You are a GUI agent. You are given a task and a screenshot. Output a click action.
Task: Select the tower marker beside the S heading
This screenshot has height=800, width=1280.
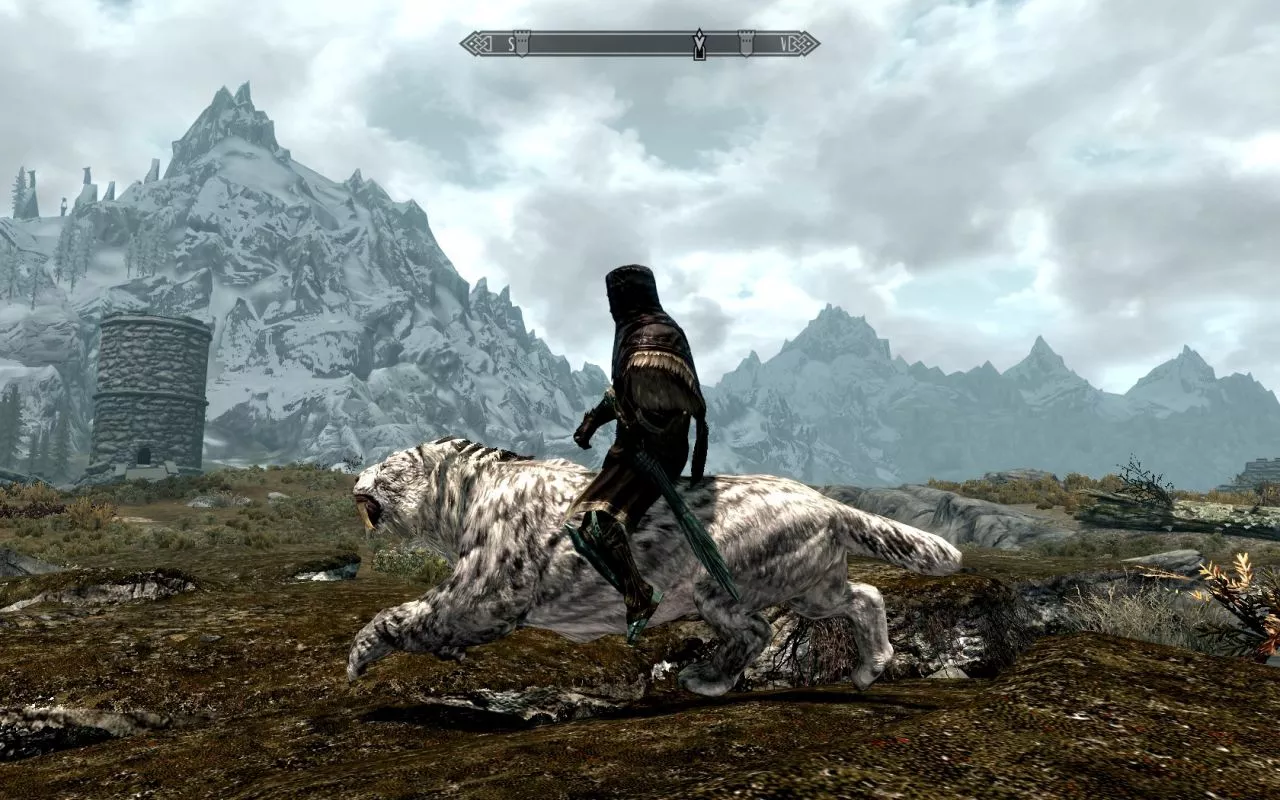(x=521, y=43)
